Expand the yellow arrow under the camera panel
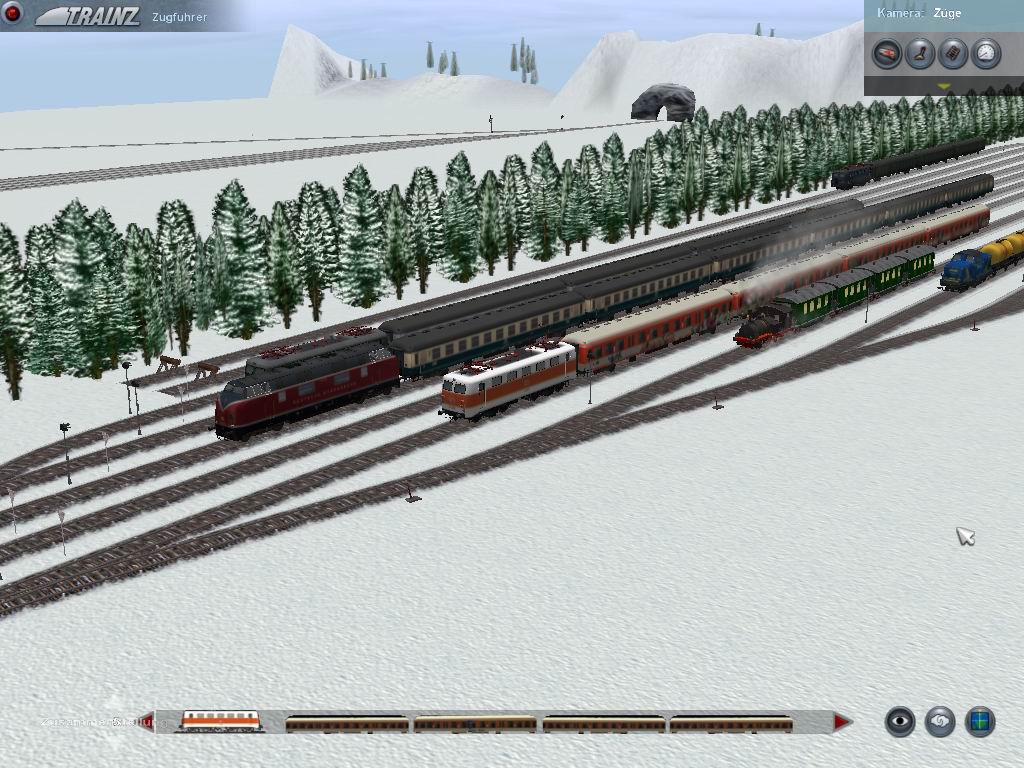The height and width of the screenshot is (768, 1024). click(943, 87)
